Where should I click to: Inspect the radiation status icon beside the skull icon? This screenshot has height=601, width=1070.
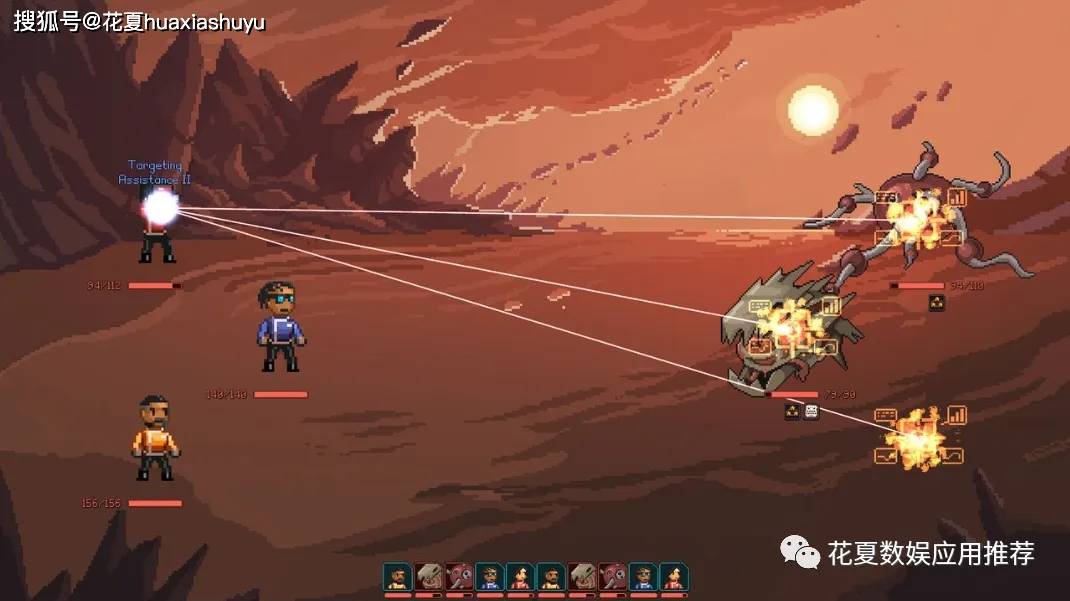click(792, 411)
